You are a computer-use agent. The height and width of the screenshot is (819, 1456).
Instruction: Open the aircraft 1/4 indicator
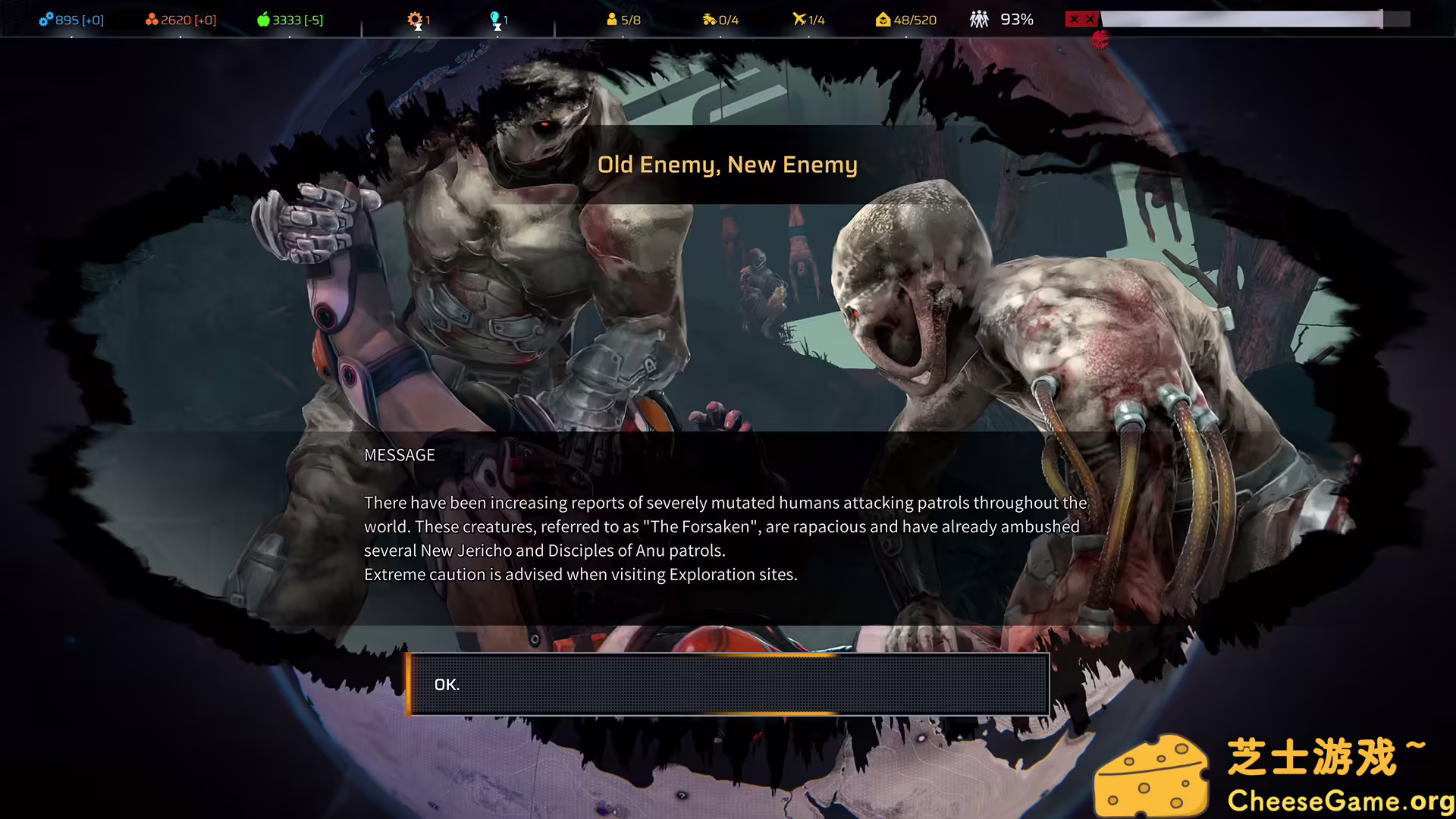[x=800, y=19]
